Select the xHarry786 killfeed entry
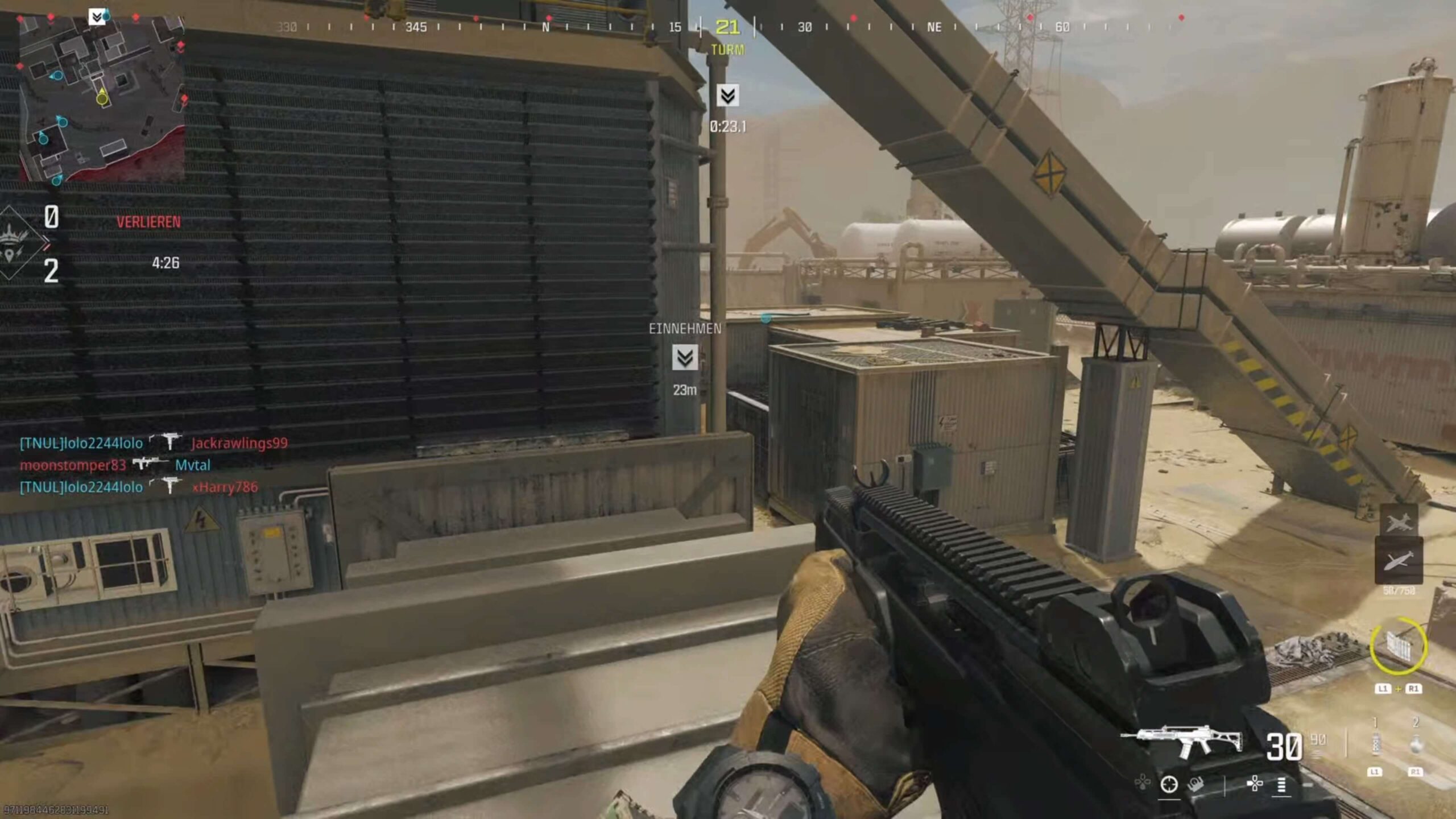Viewport: 1456px width, 819px height. 225,487
